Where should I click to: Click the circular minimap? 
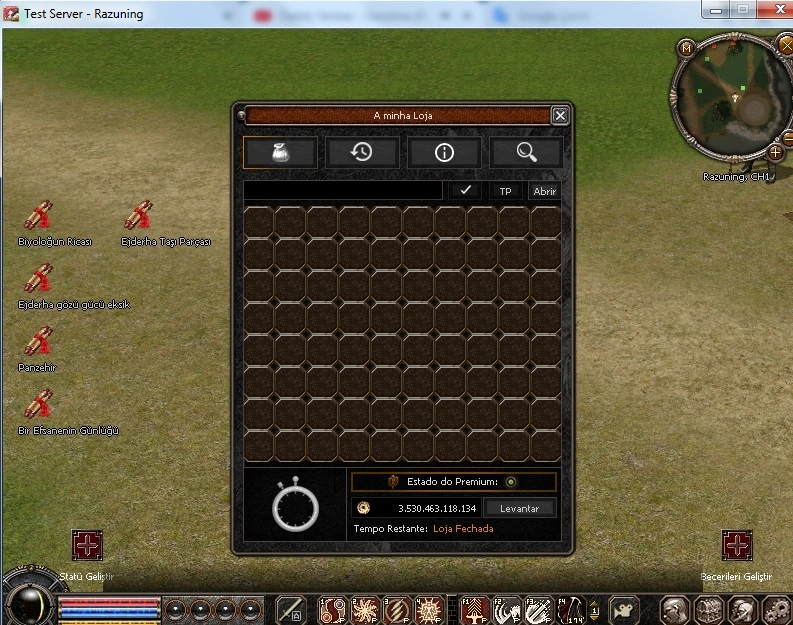(728, 98)
